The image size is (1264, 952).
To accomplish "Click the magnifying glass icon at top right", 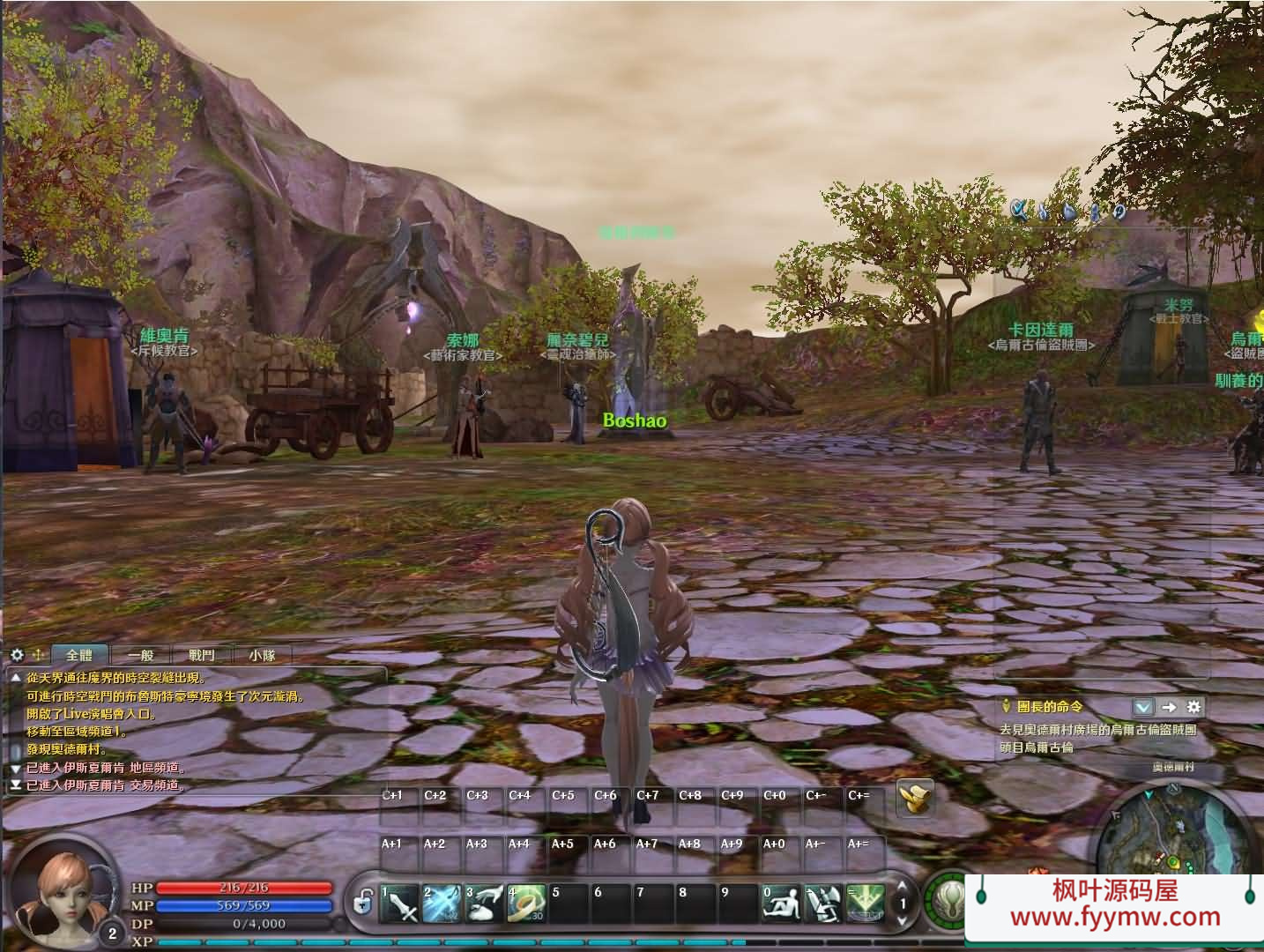I will (x=1019, y=210).
